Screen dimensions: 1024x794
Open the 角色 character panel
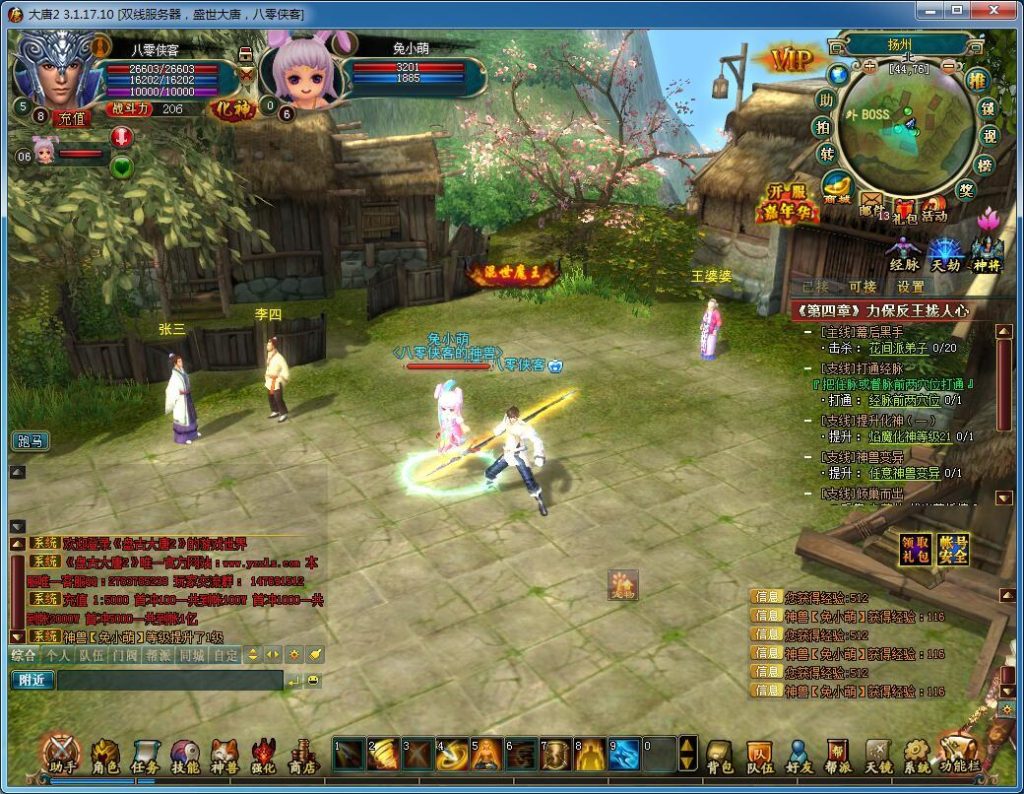[x=105, y=755]
